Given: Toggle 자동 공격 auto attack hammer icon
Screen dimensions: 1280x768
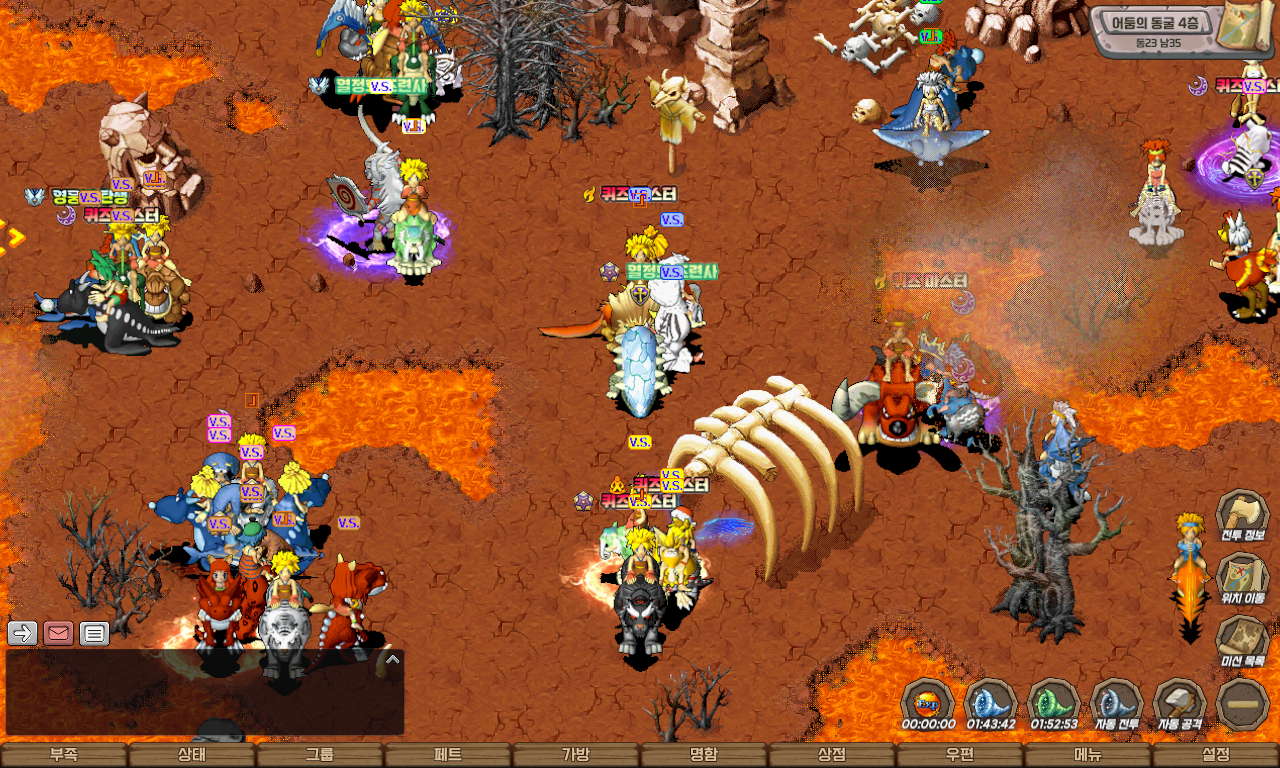Looking at the screenshot, I should [x=1180, y=702].
